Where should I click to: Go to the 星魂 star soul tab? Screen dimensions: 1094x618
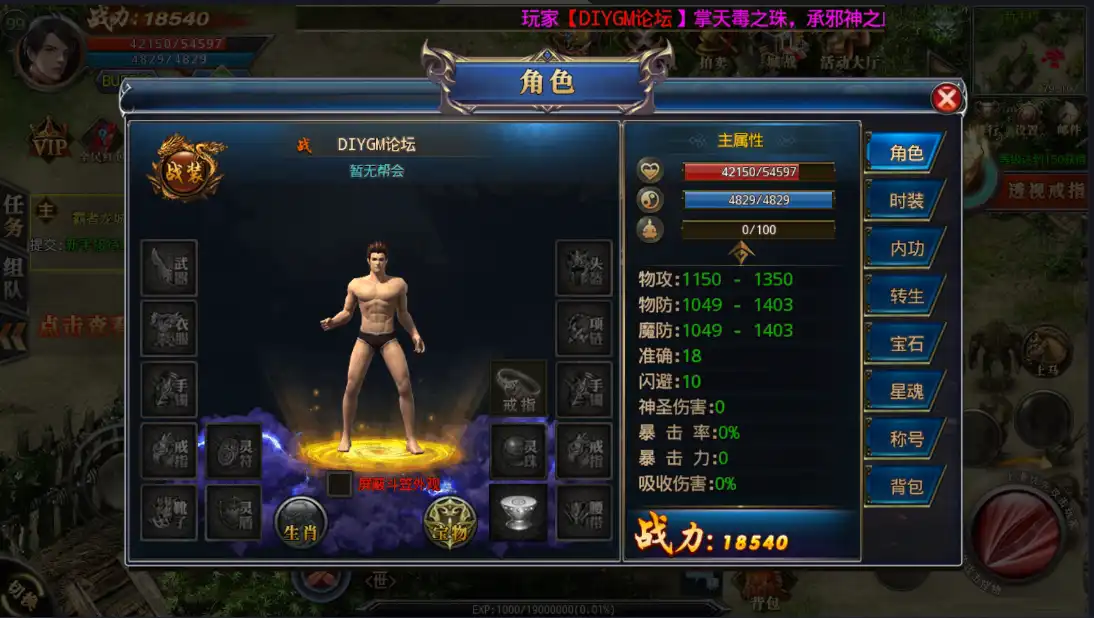coord(905,391)
